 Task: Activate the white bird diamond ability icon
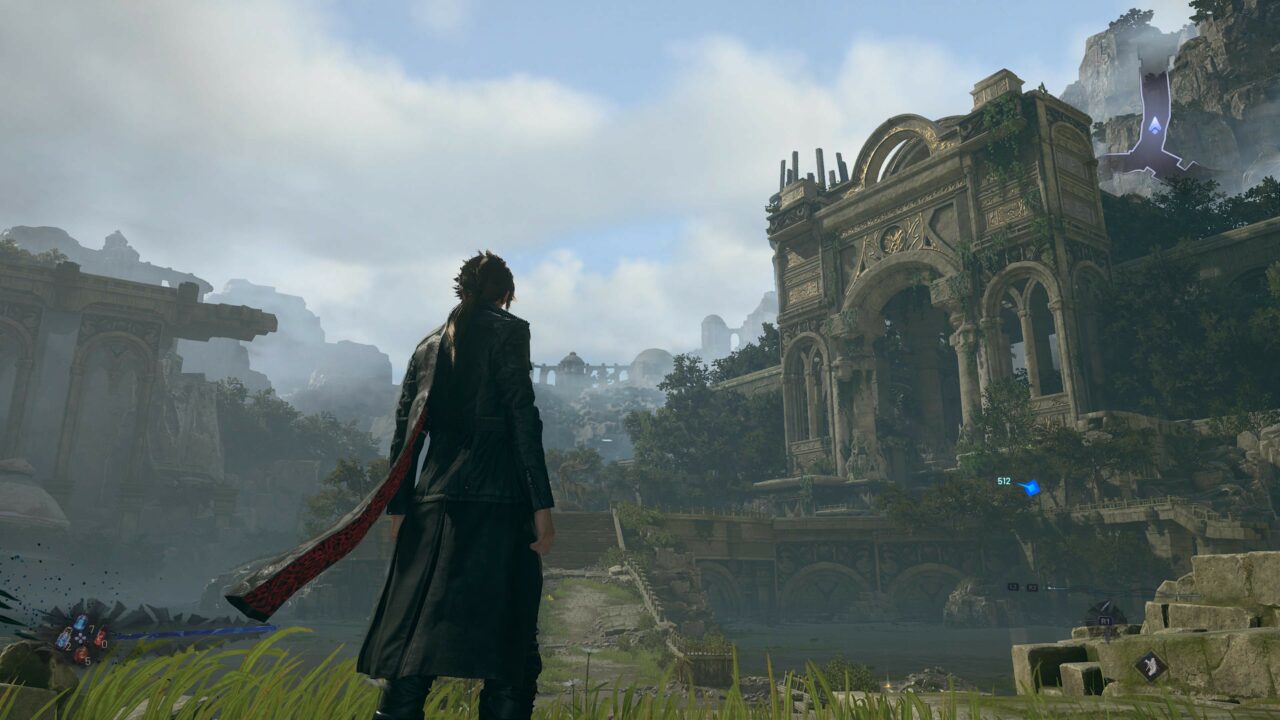(1150, 666)
